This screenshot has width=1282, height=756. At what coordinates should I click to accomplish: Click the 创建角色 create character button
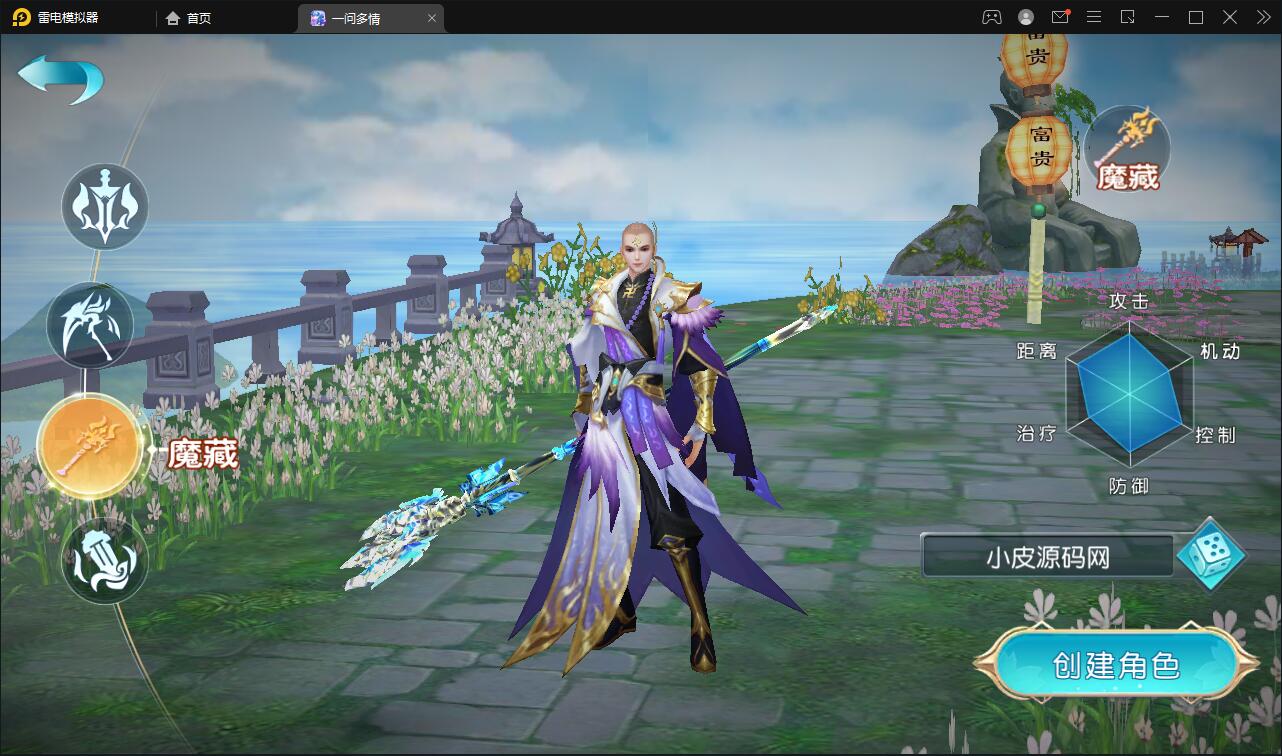pyautogui.click(x=1116, y=665)
